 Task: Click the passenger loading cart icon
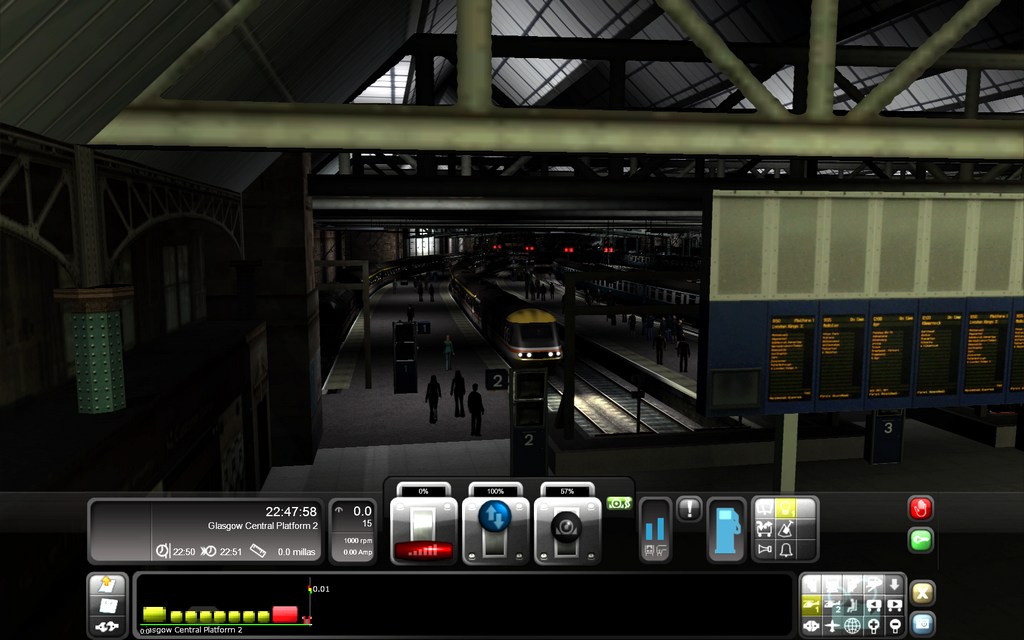coord(765,530)
